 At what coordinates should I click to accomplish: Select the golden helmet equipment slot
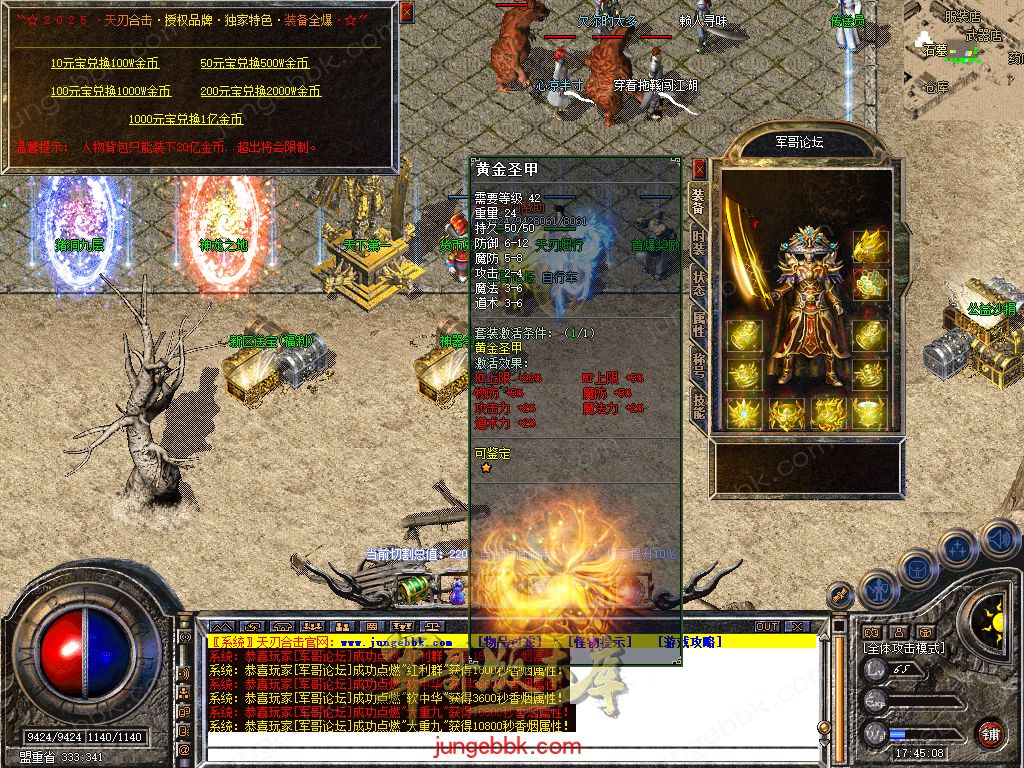click(868, 246)
